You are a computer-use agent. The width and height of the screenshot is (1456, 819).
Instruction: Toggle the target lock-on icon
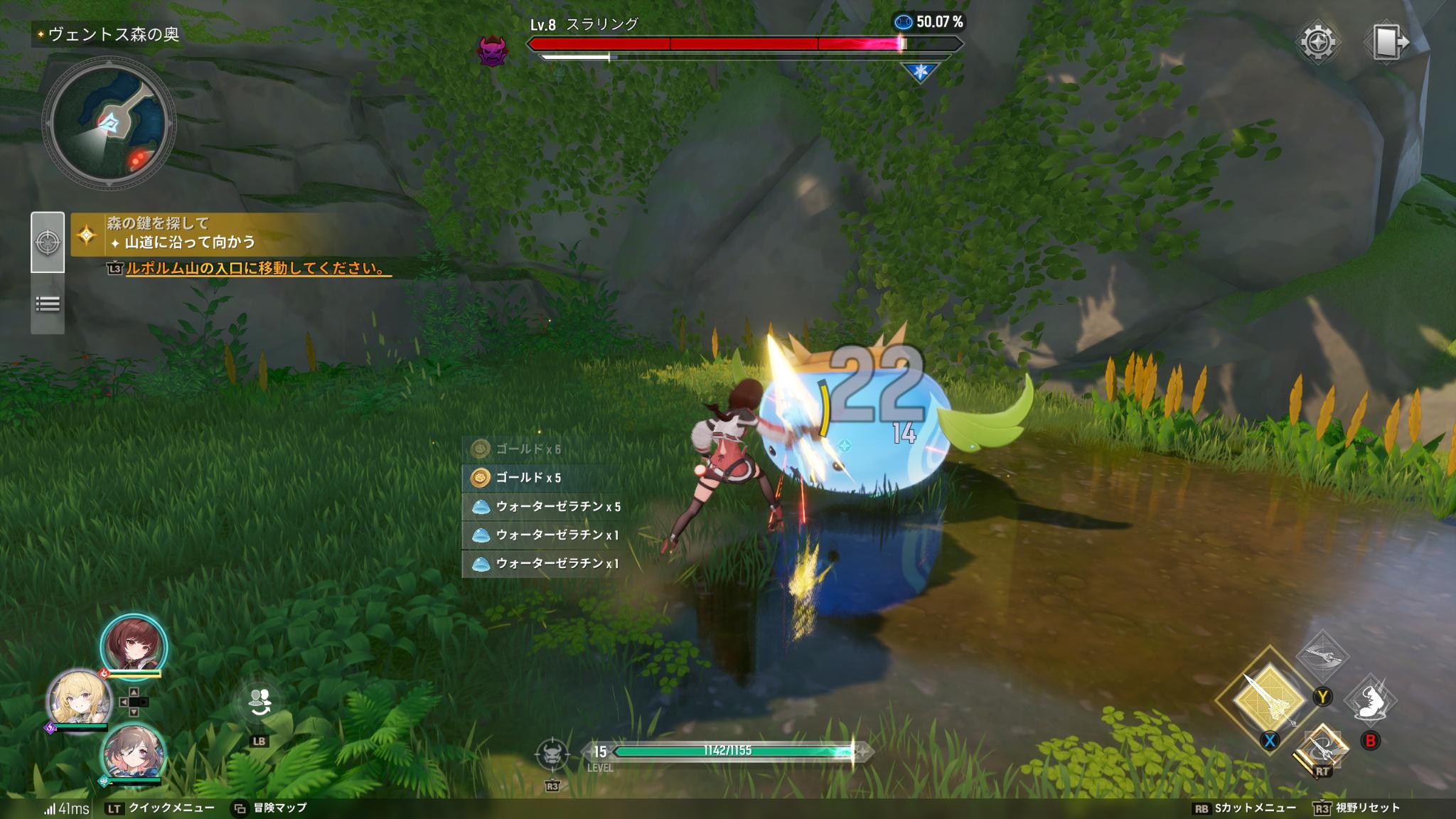(x=552, y=753)
